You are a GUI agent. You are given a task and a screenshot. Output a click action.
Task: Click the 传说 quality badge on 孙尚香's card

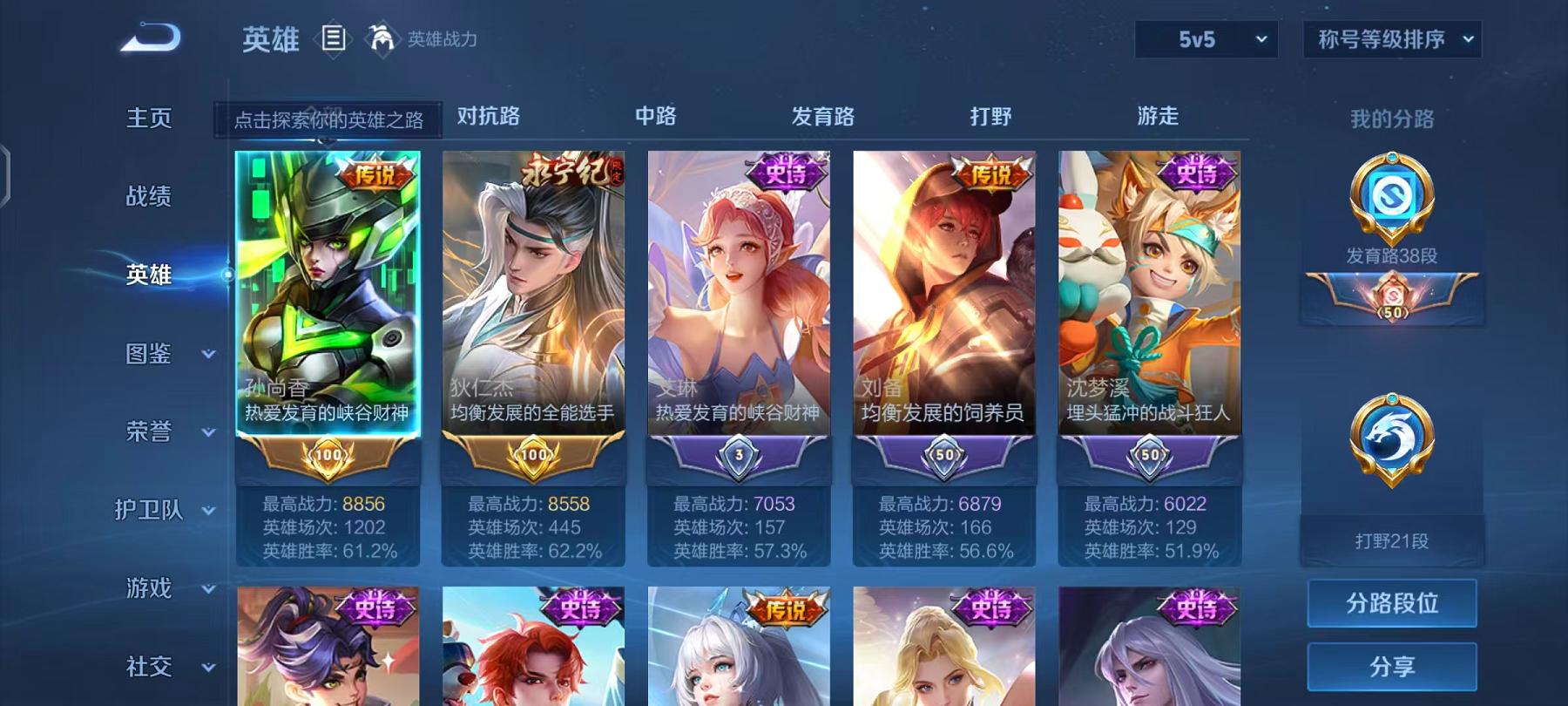pos(376,174)
